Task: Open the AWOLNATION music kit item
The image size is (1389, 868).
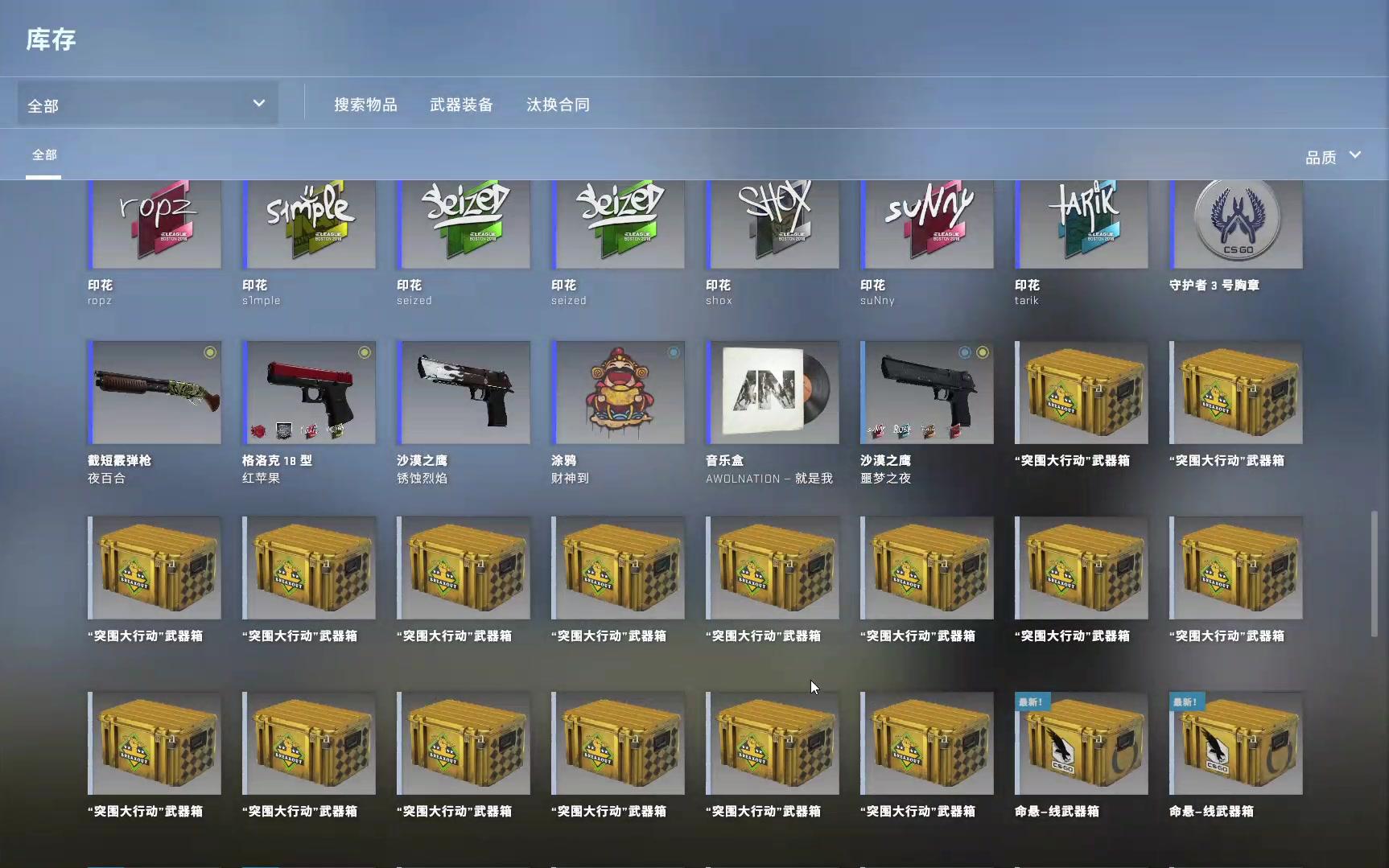Action: tap(772, 393)
